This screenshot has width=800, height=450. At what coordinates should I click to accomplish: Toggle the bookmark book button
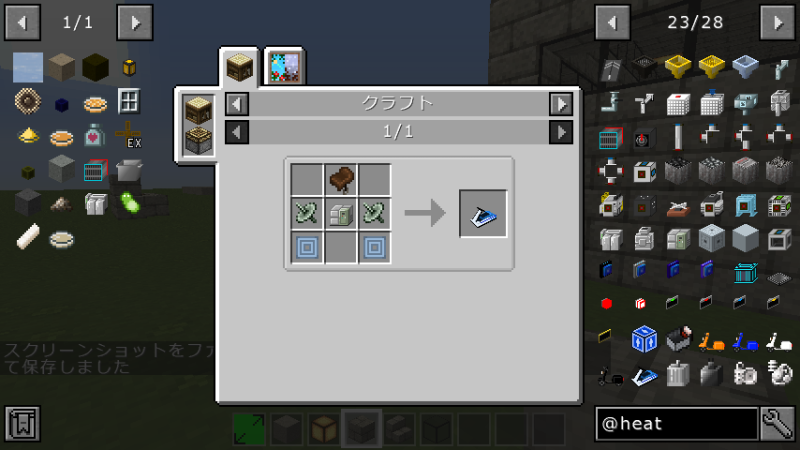(22, 424)
